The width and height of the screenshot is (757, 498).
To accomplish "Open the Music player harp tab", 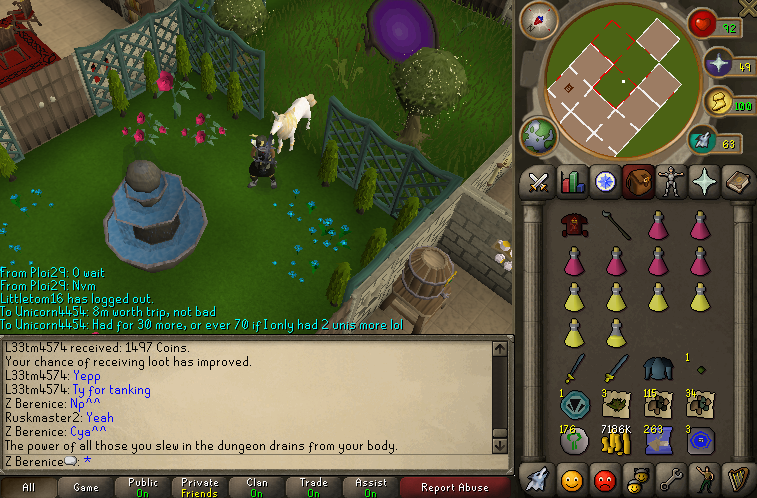I will [735, 478].
